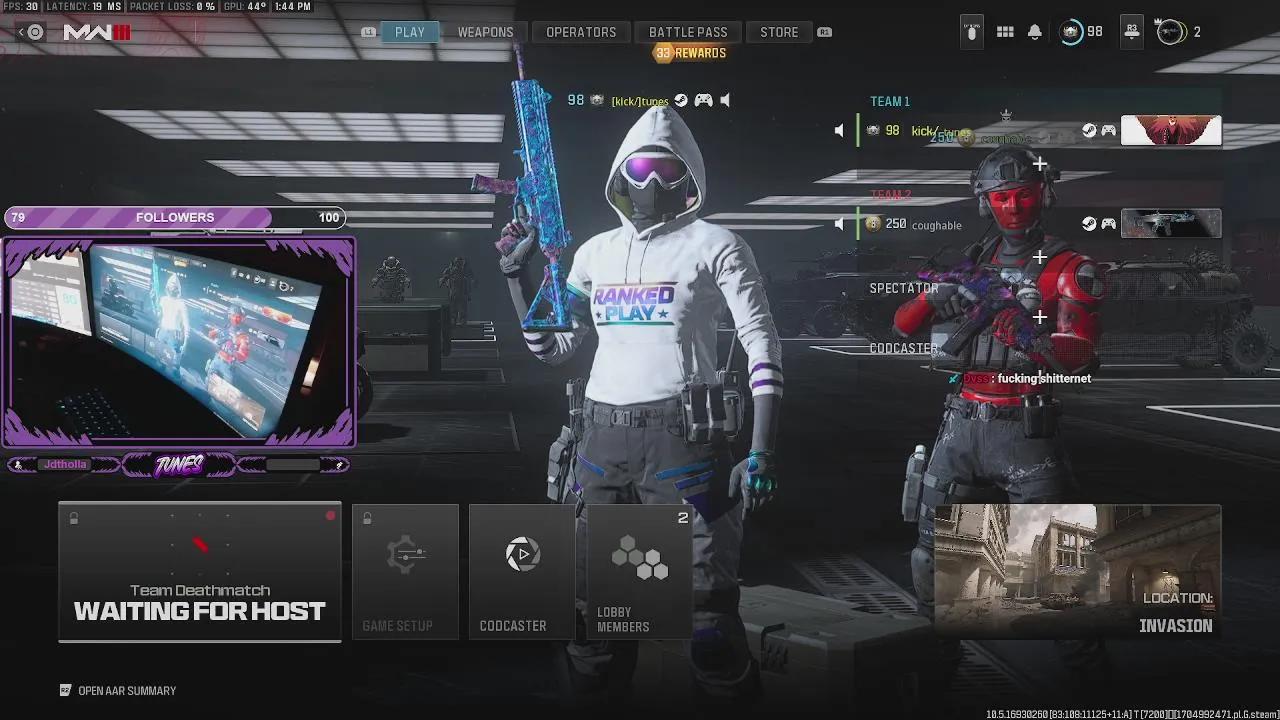This screenshot has width=1280, height=720.
Task: Switch to the WEAPONS tab
Action: click(x=486, y=31)
